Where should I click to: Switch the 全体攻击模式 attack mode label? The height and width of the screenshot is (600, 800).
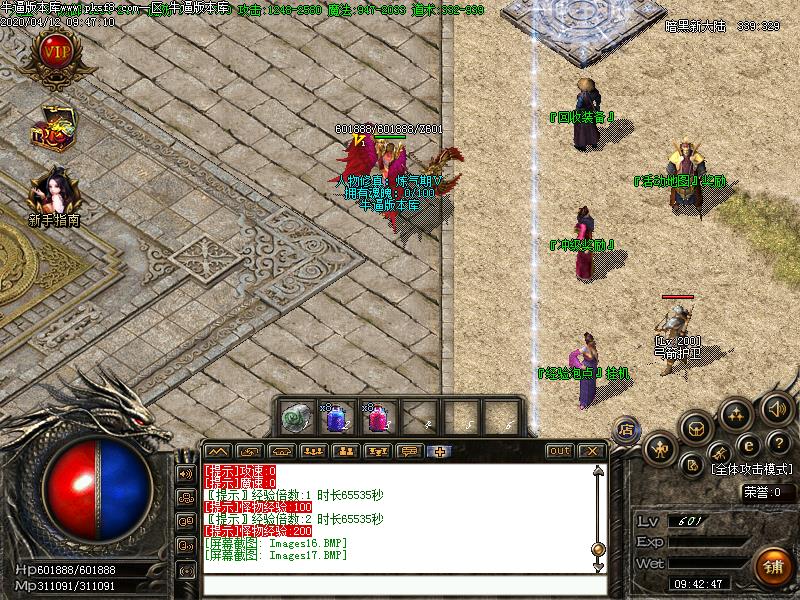(754, 468)
